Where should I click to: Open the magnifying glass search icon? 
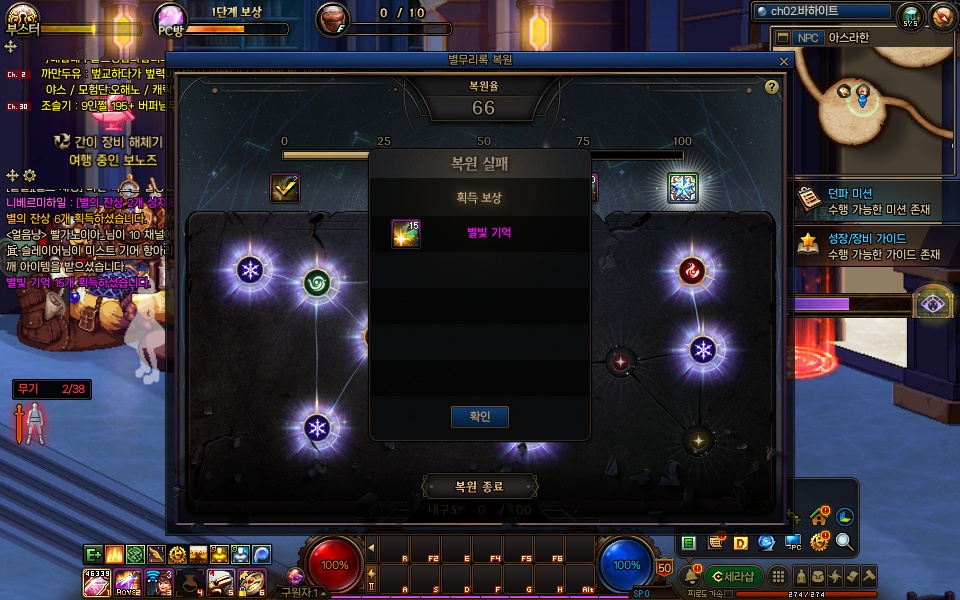[x=845, y=542]
